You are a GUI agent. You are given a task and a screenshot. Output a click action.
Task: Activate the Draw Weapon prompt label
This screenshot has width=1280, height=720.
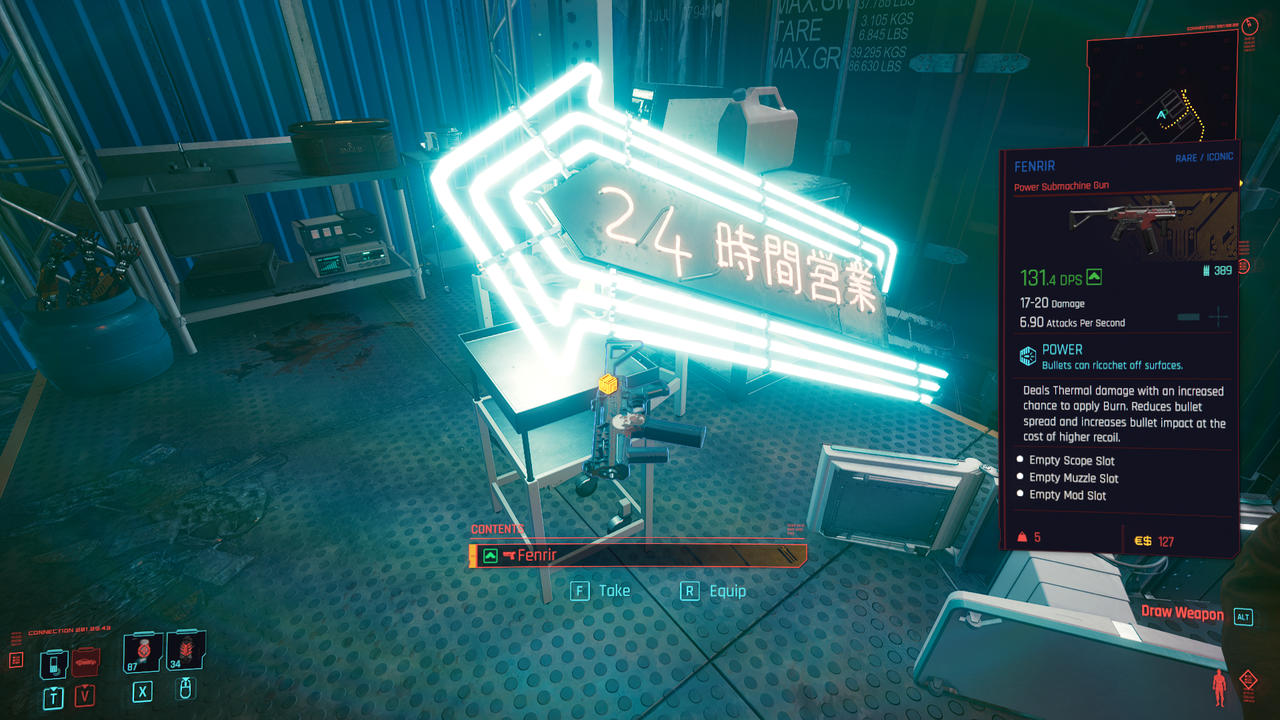coord(1182,614)
